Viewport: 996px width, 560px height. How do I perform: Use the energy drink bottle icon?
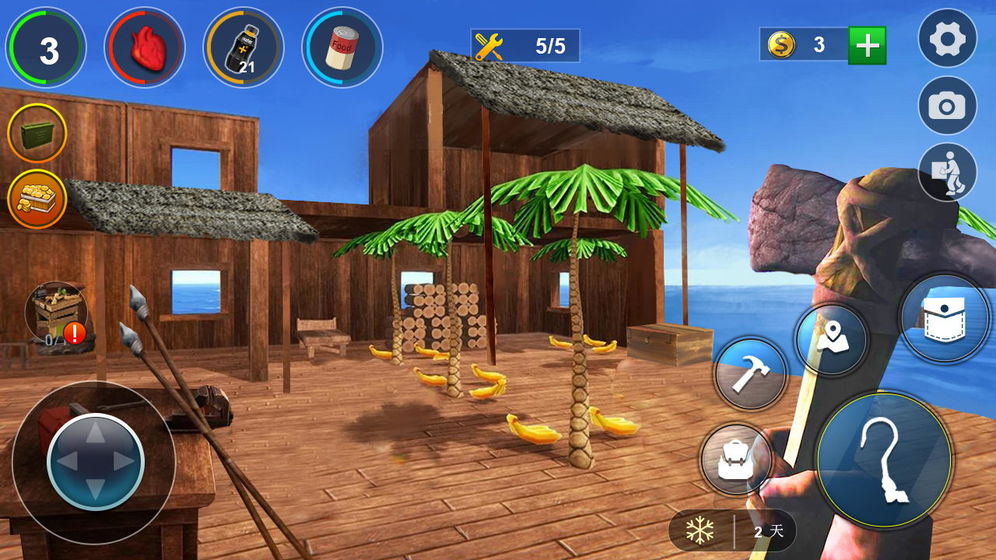click(243, 47)
